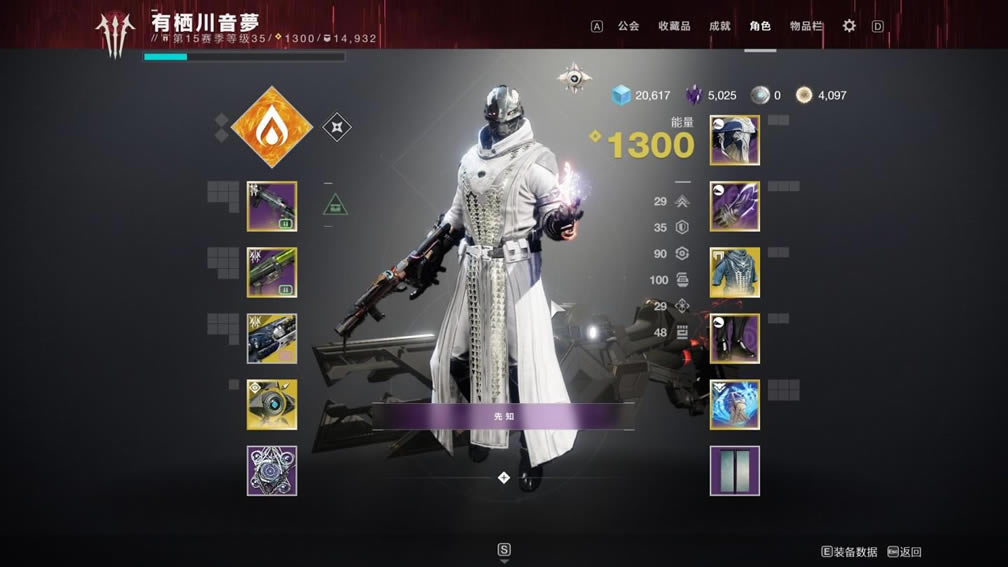Select the top weapon slot with purple rifle
This screenshot has width=1008, height=567.
coord(272,206)
